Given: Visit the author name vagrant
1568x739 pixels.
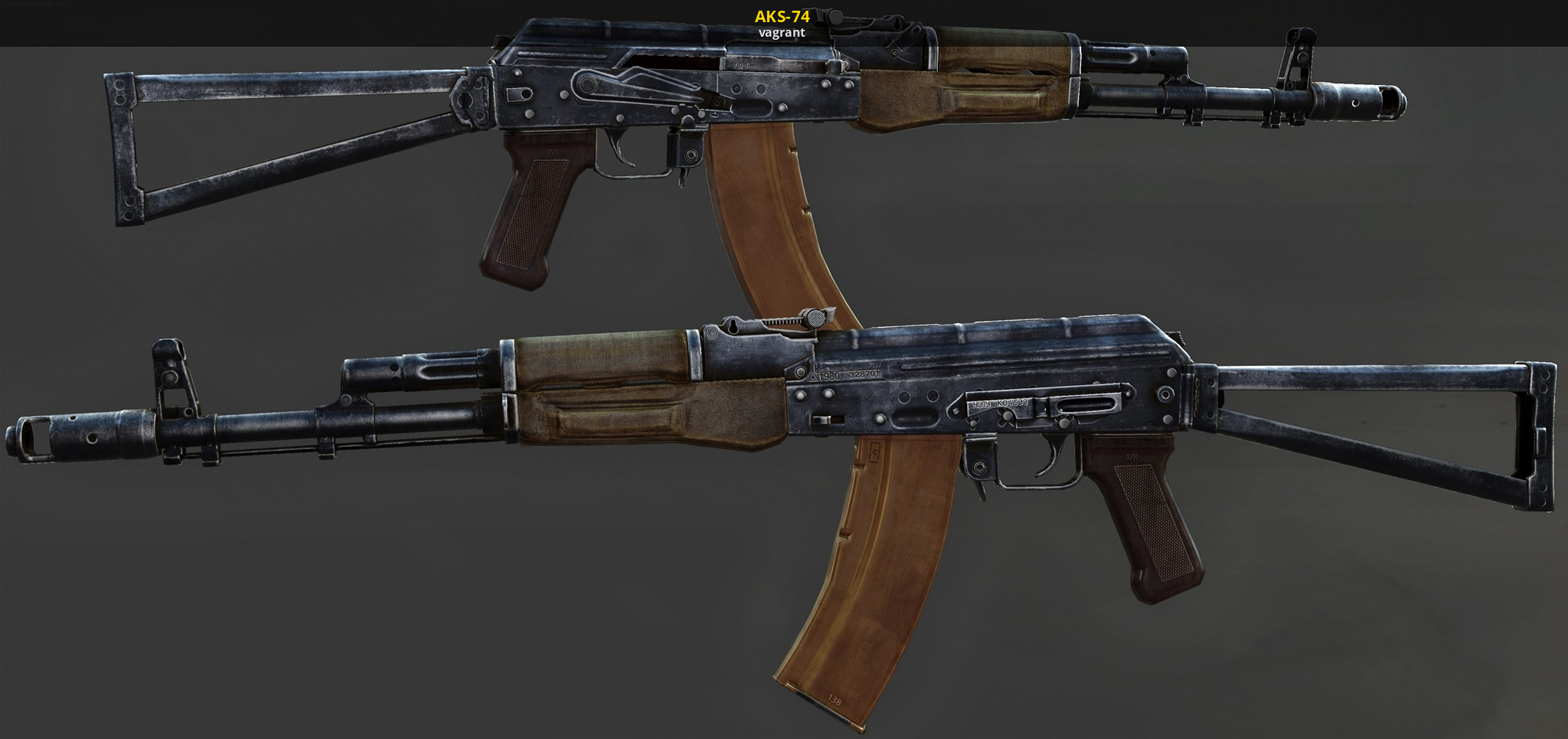Looking at the screenshot, I should [x=782, y=33].
